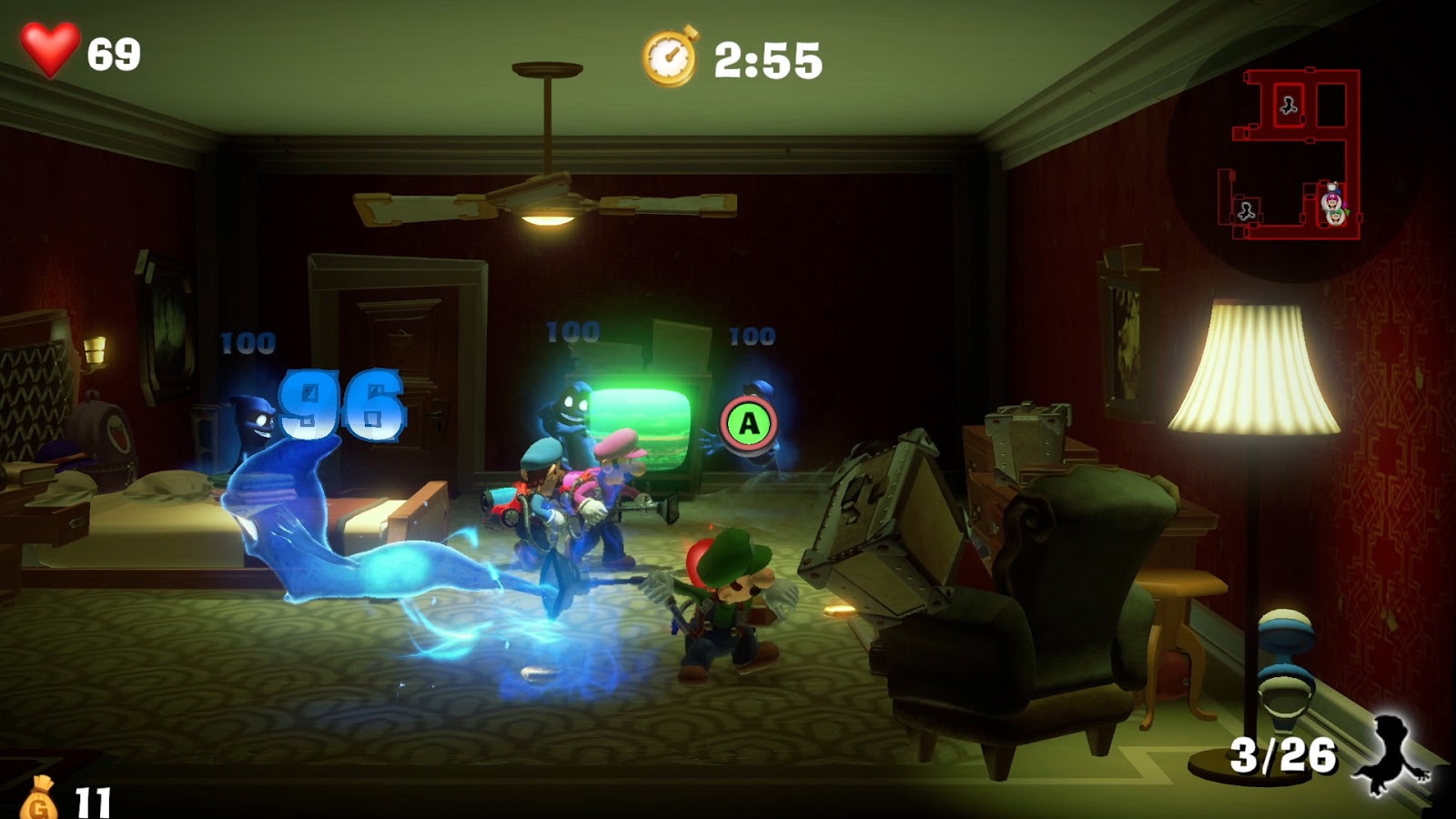Screen dimensions: 1456x819
Task: Click the ghost marker in the minimap's top room
Action: pos(1289,106)
